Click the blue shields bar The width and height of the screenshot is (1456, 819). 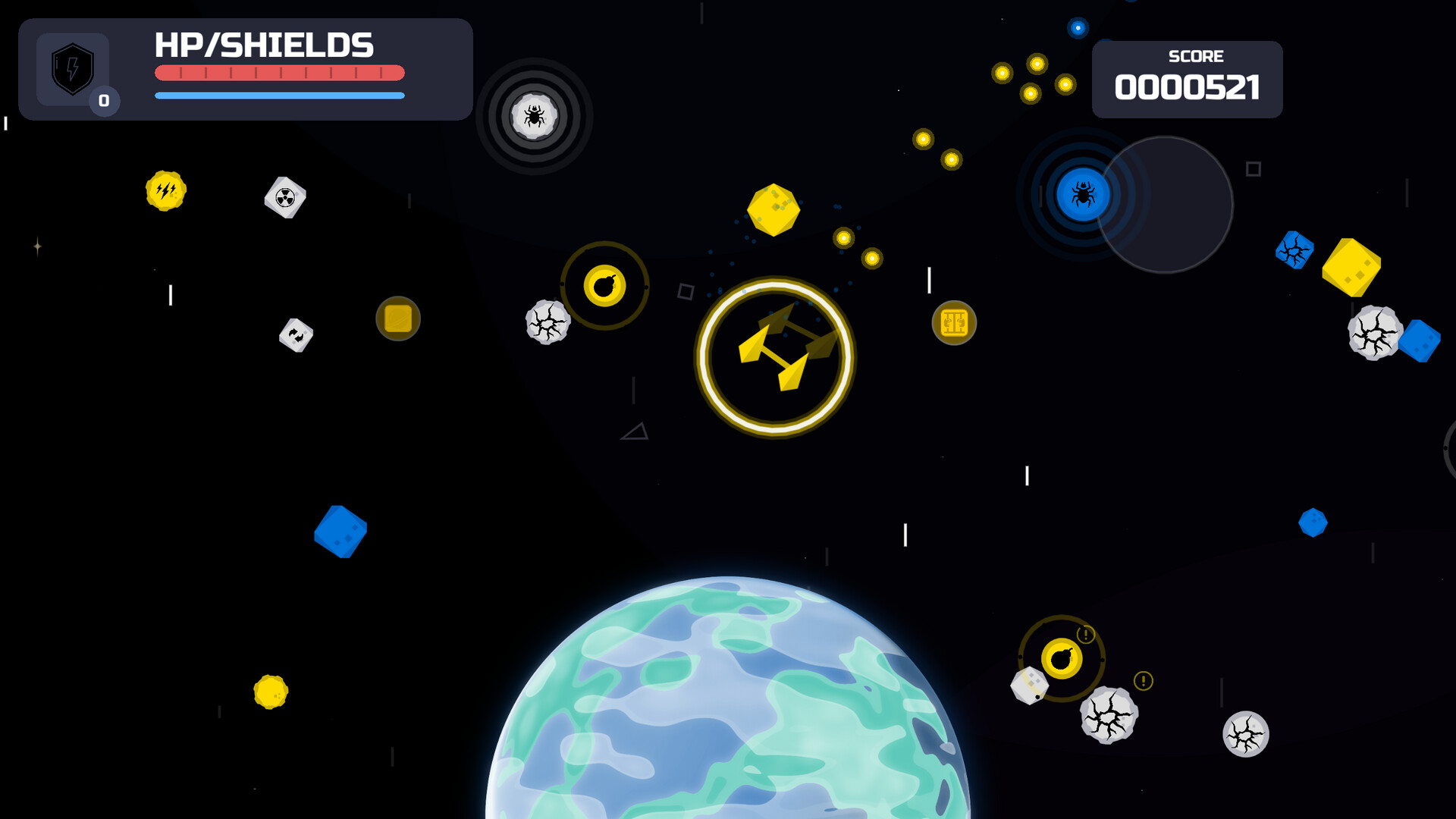coord(279,96)
